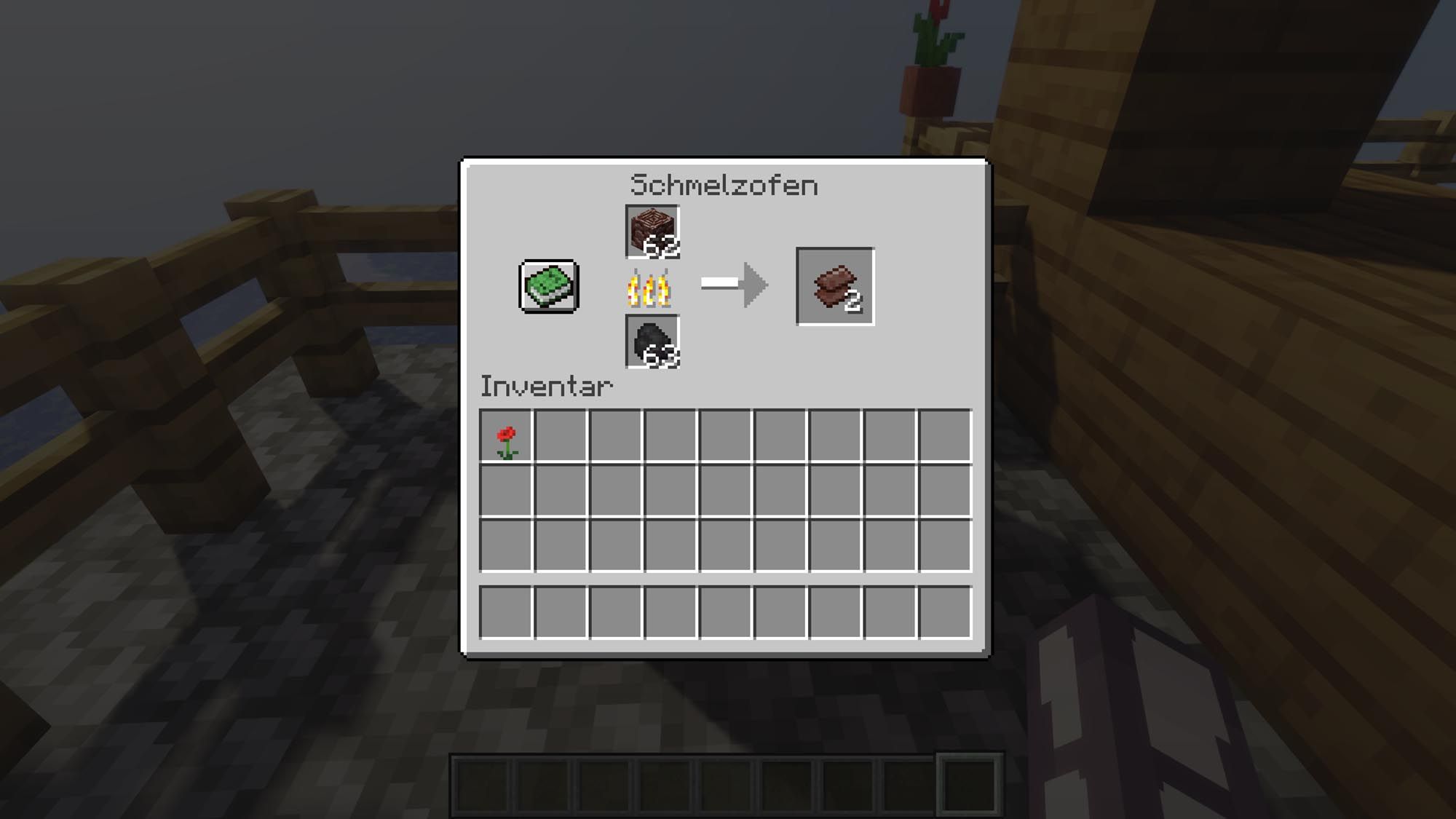Open the green recipe book
Screen dimensions: 1456x819
pos(549,287)
